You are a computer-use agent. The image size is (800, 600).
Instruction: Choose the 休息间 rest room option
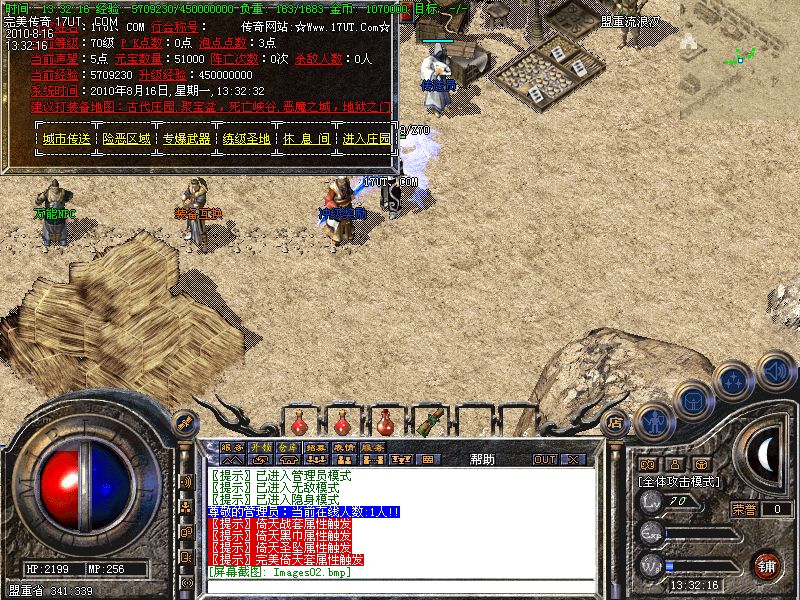coord(305,139)
